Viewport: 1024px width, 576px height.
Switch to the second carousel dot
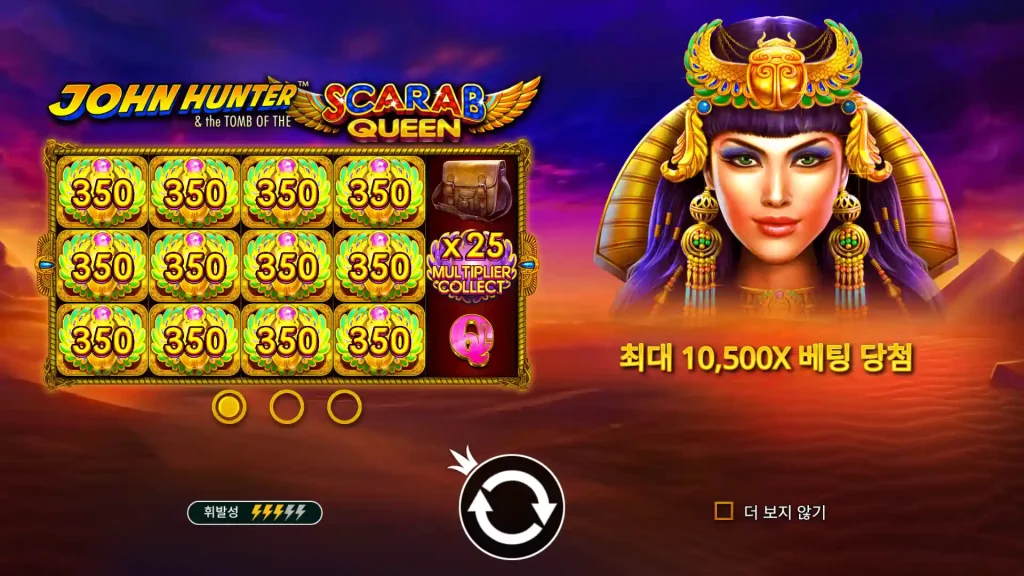287,406
